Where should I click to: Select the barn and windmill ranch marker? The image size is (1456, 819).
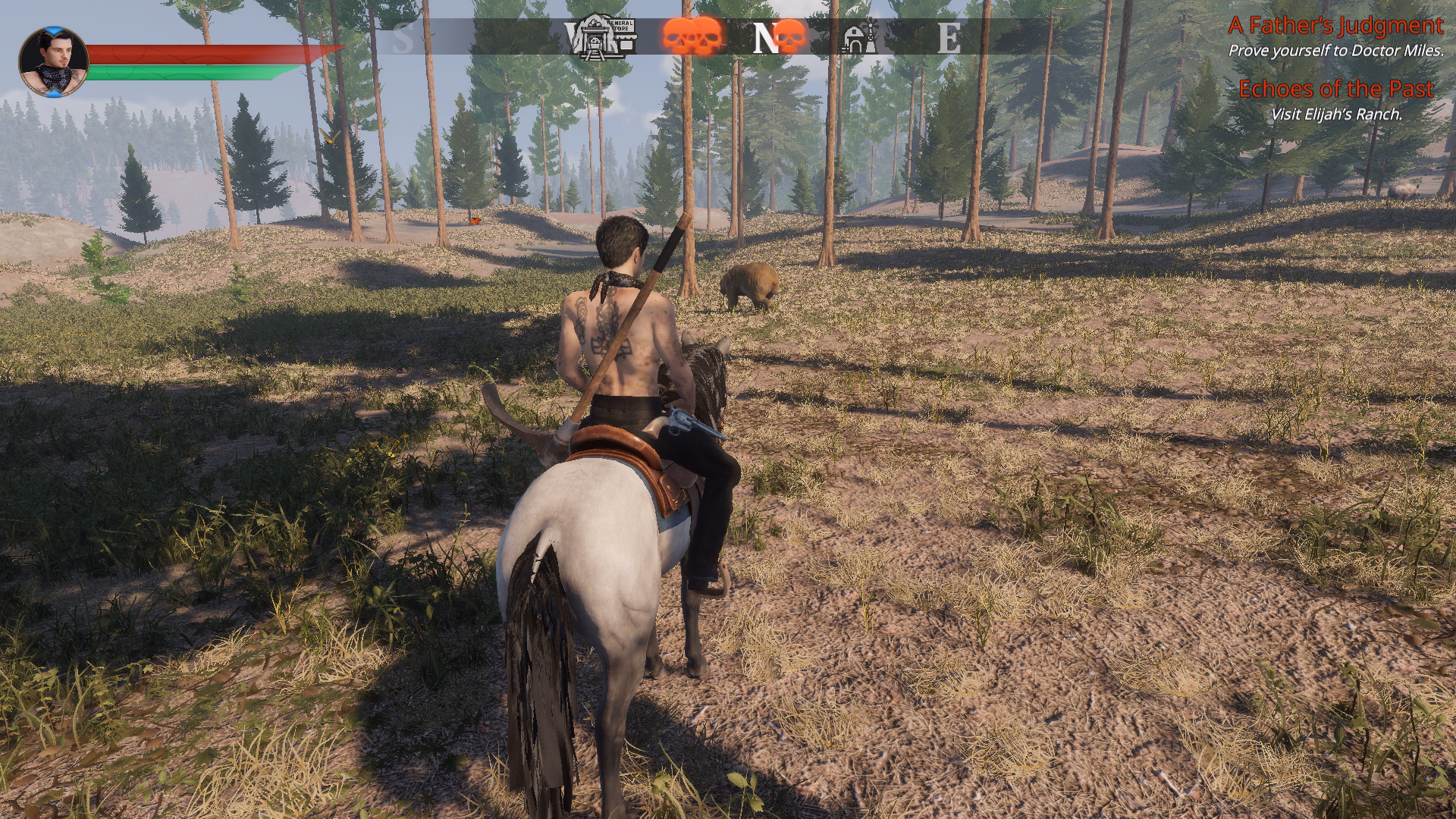(x=860, y=37)
